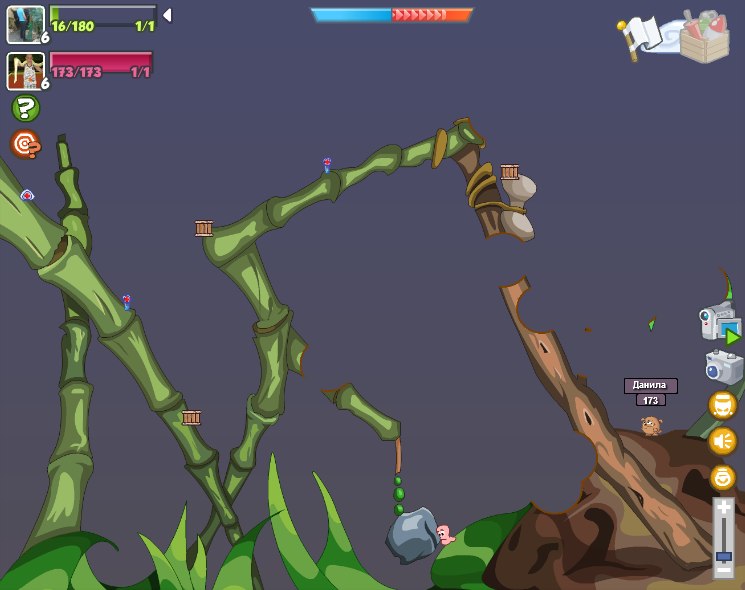The height and width of the screenshot is (590, 745).
Task: Select the green team player avatar
Action: tap(25, 25)
